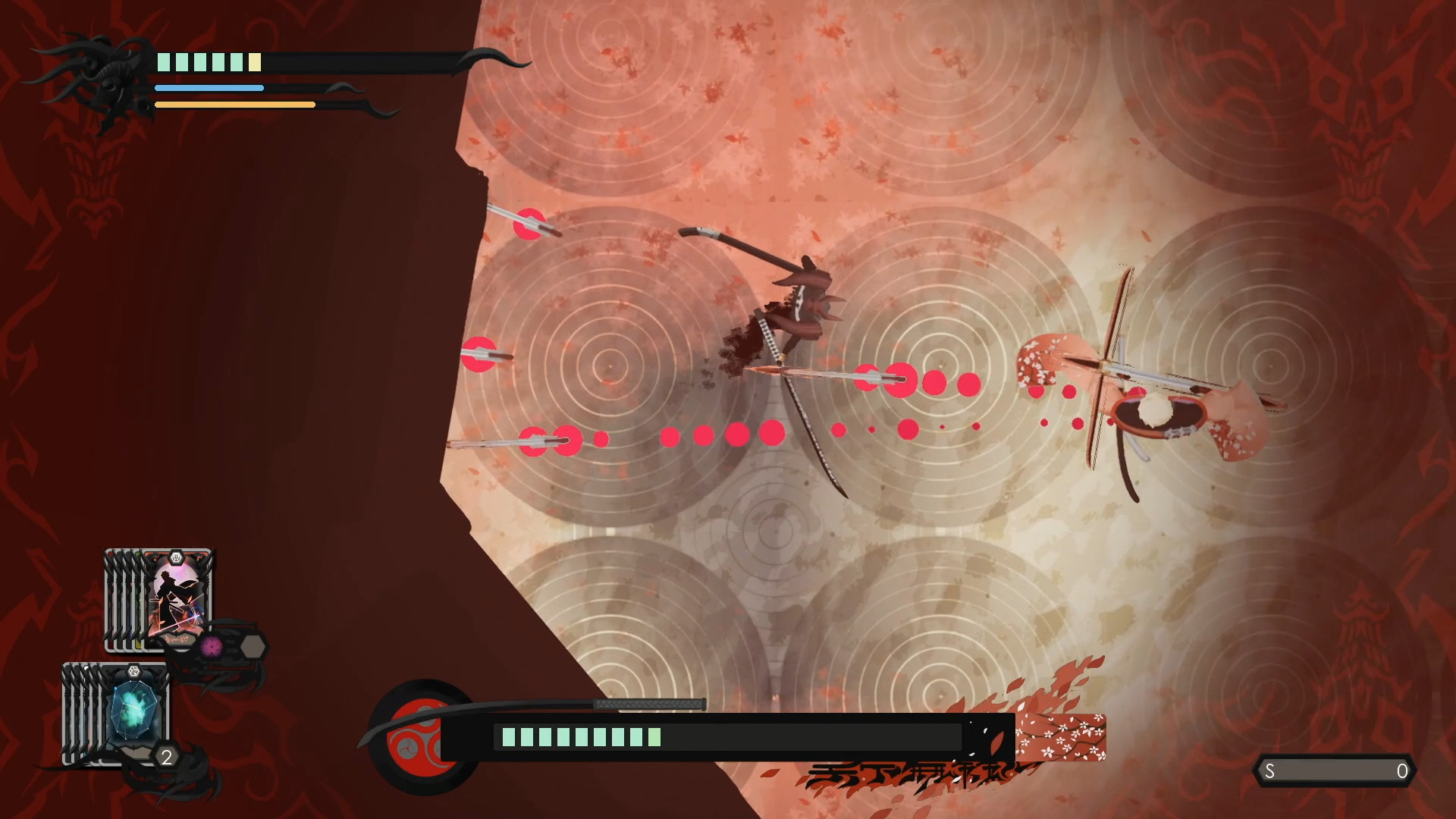Click the green segmented stamina gauge
Image resolution: width=1456 pixels, height=819 pixels.
[580, 736]
